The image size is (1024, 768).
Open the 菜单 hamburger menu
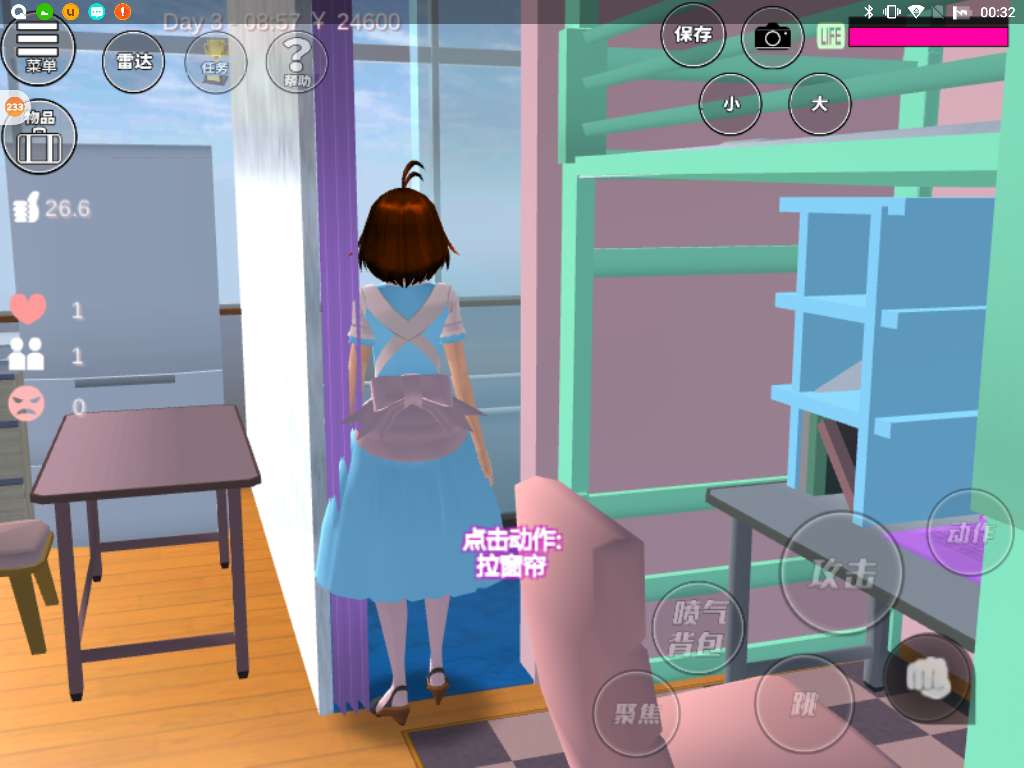click(x=39, y=47)
